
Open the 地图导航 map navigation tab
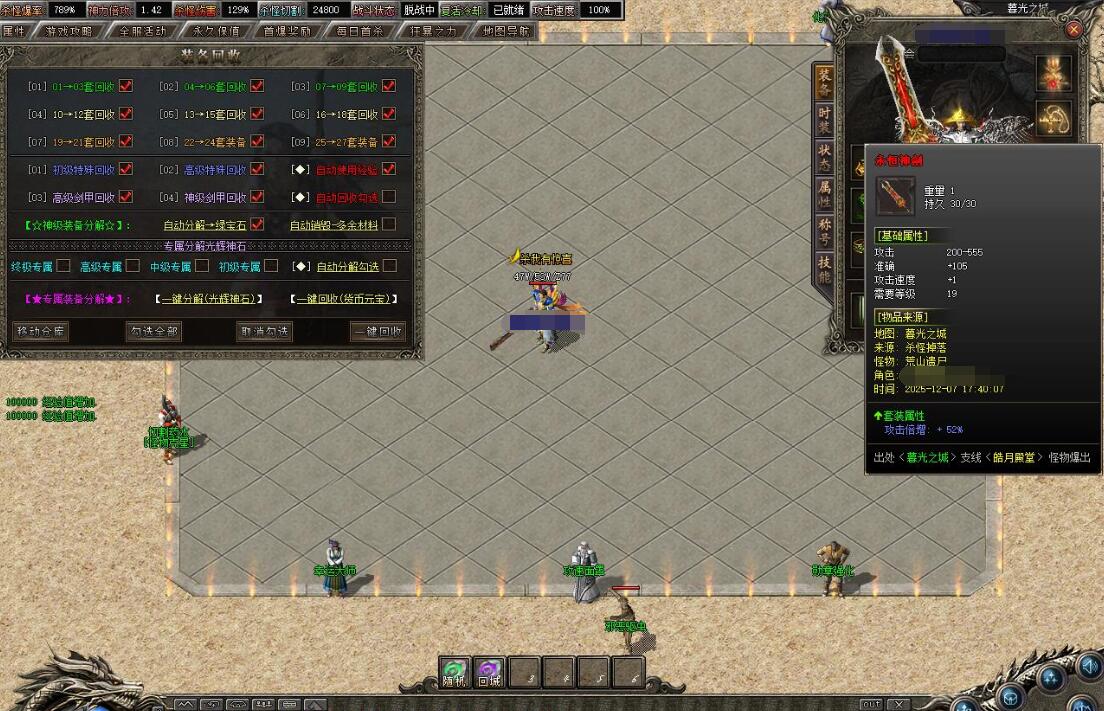coord(506,31)
